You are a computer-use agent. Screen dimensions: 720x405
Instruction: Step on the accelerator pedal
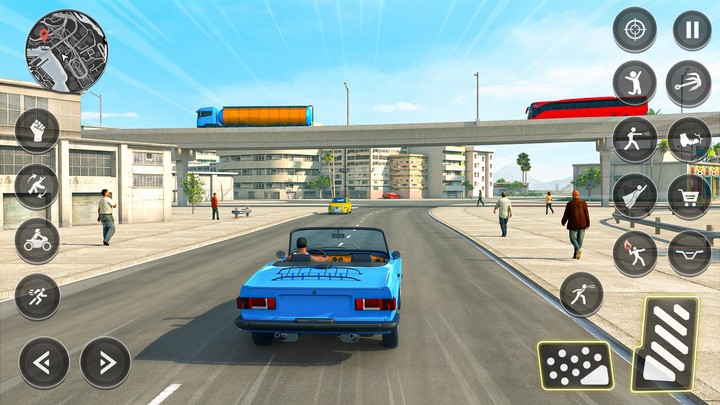[x=665, y=343]
